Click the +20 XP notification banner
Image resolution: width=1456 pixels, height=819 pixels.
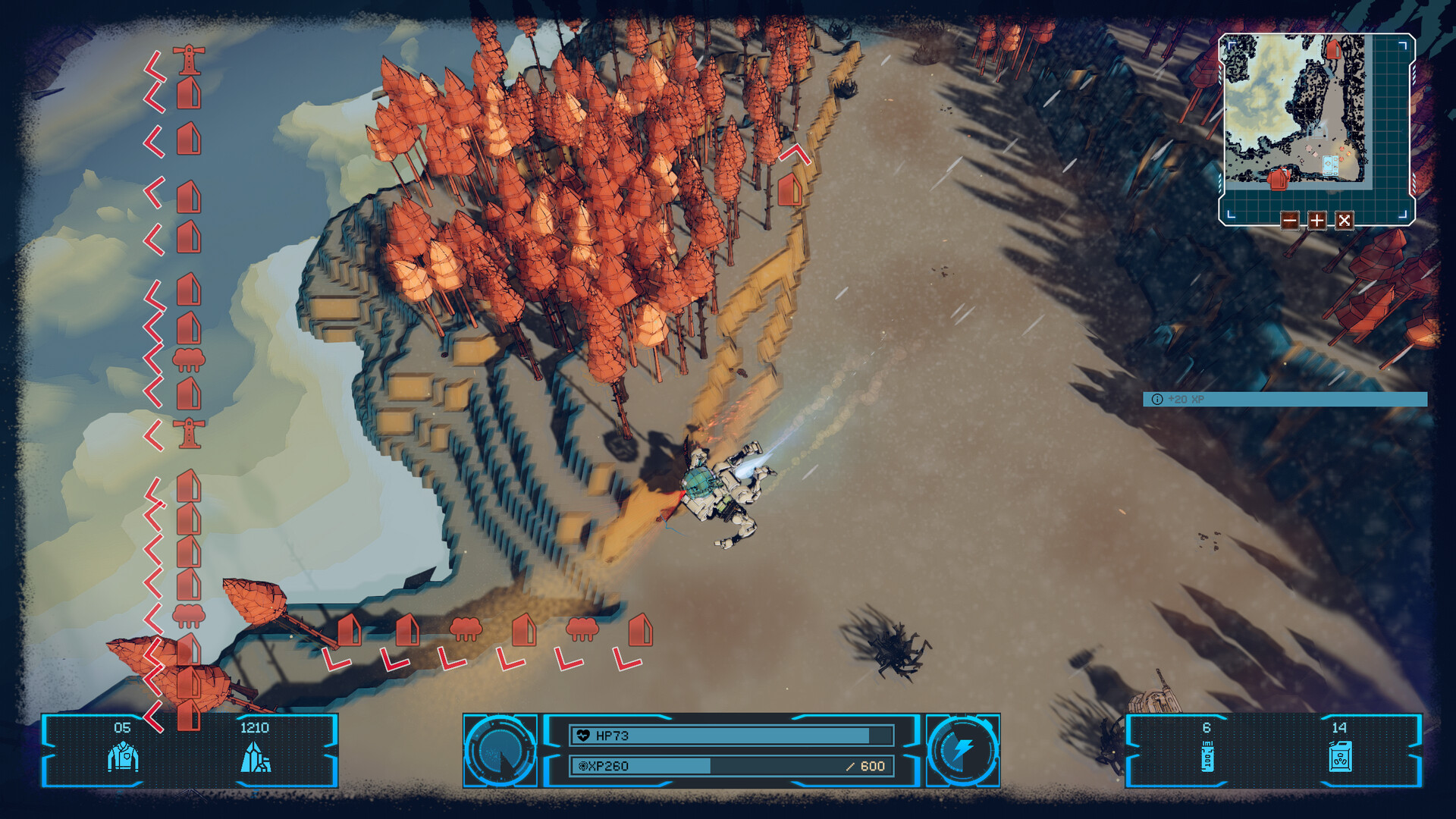[1285, 400]
